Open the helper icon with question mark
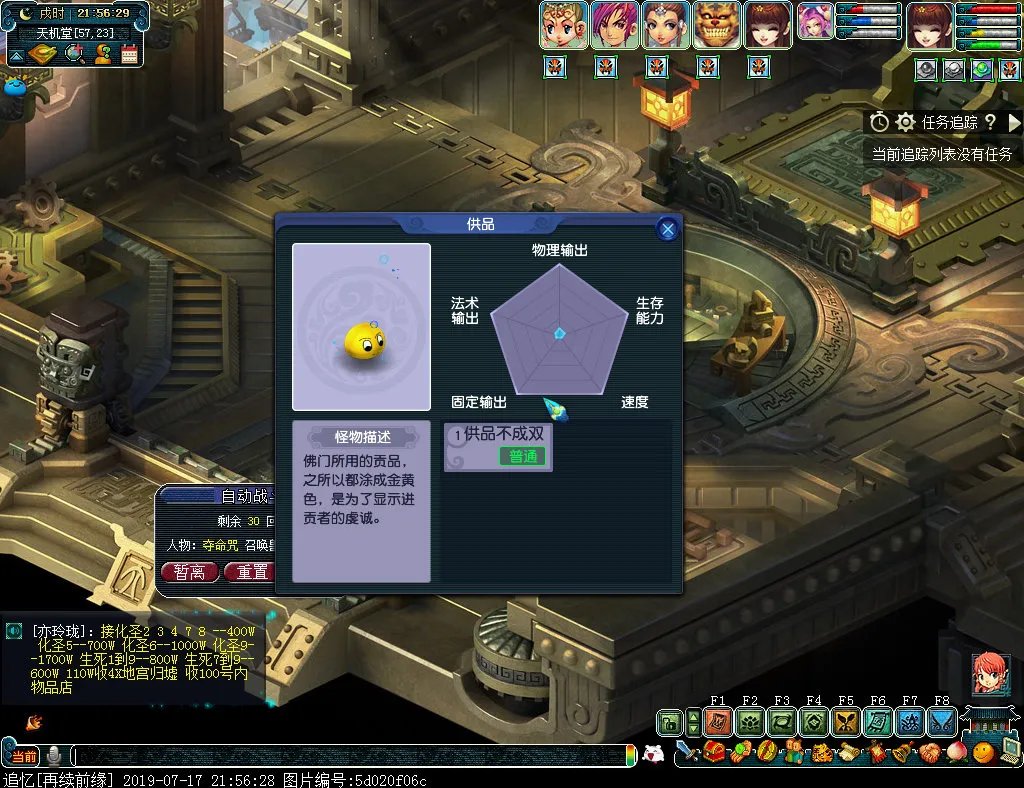 coord(102,54)
